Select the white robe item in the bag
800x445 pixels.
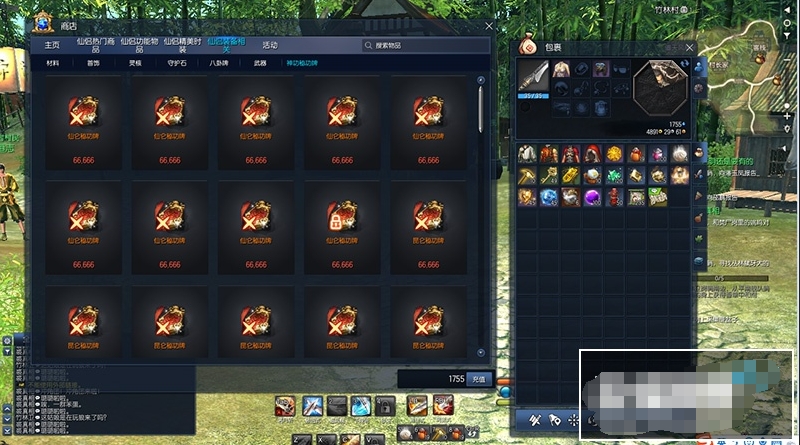click(x=527, y=153)
